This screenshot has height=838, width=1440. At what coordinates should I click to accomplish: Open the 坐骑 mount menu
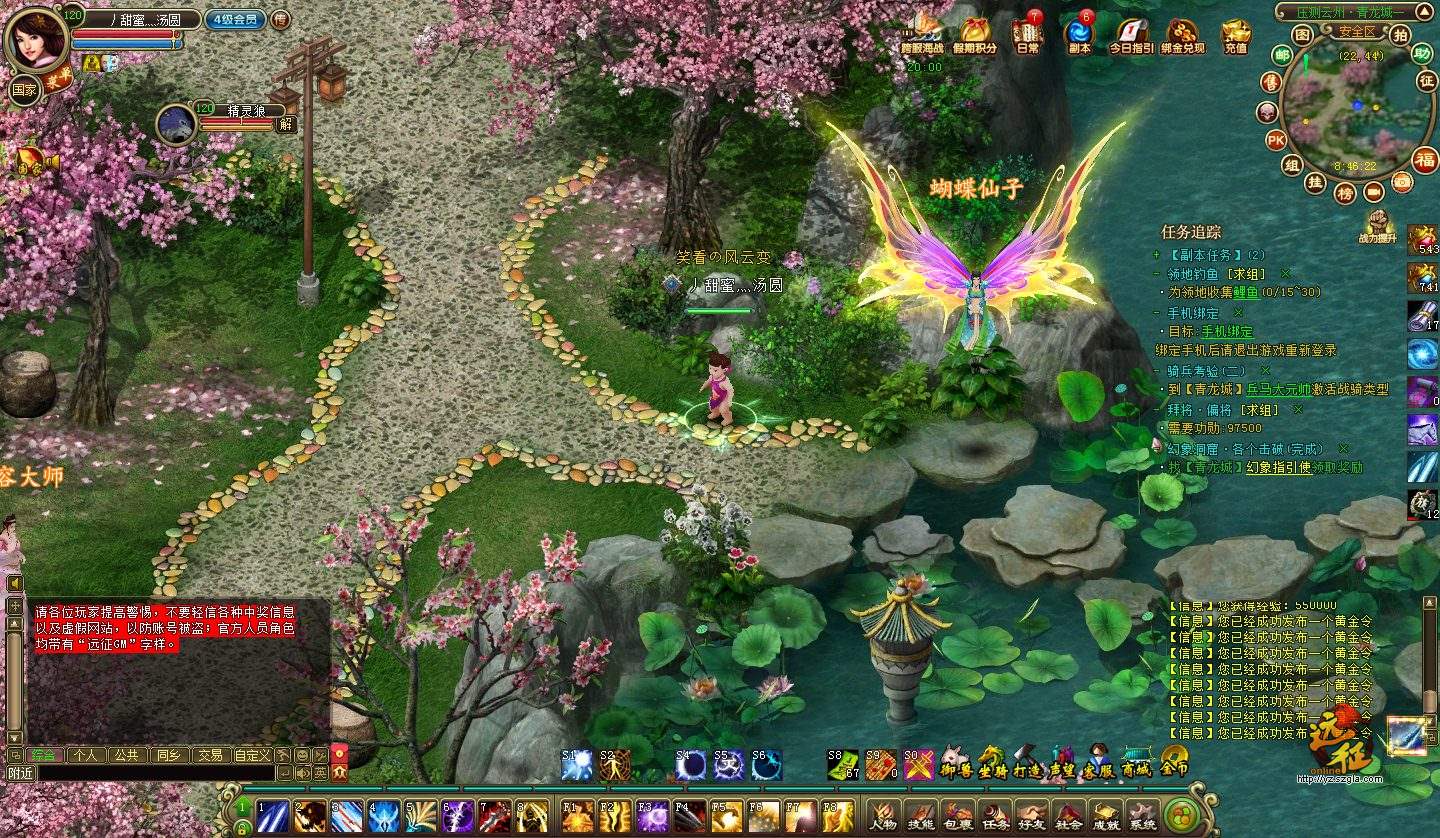click(x=992, y=762)
